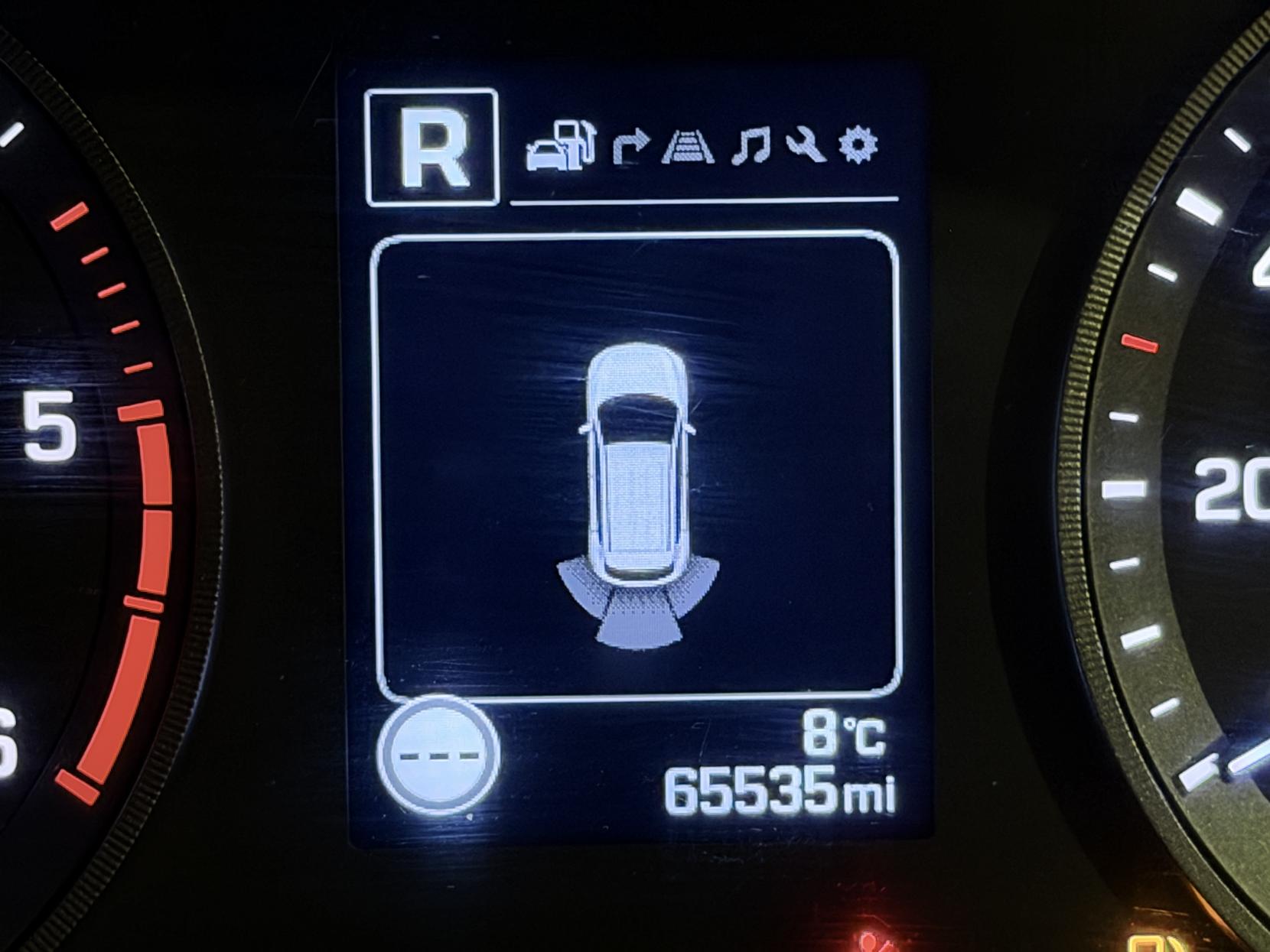Select the lane driving assist tab
Screen dimensions: 1270x952
688,147
